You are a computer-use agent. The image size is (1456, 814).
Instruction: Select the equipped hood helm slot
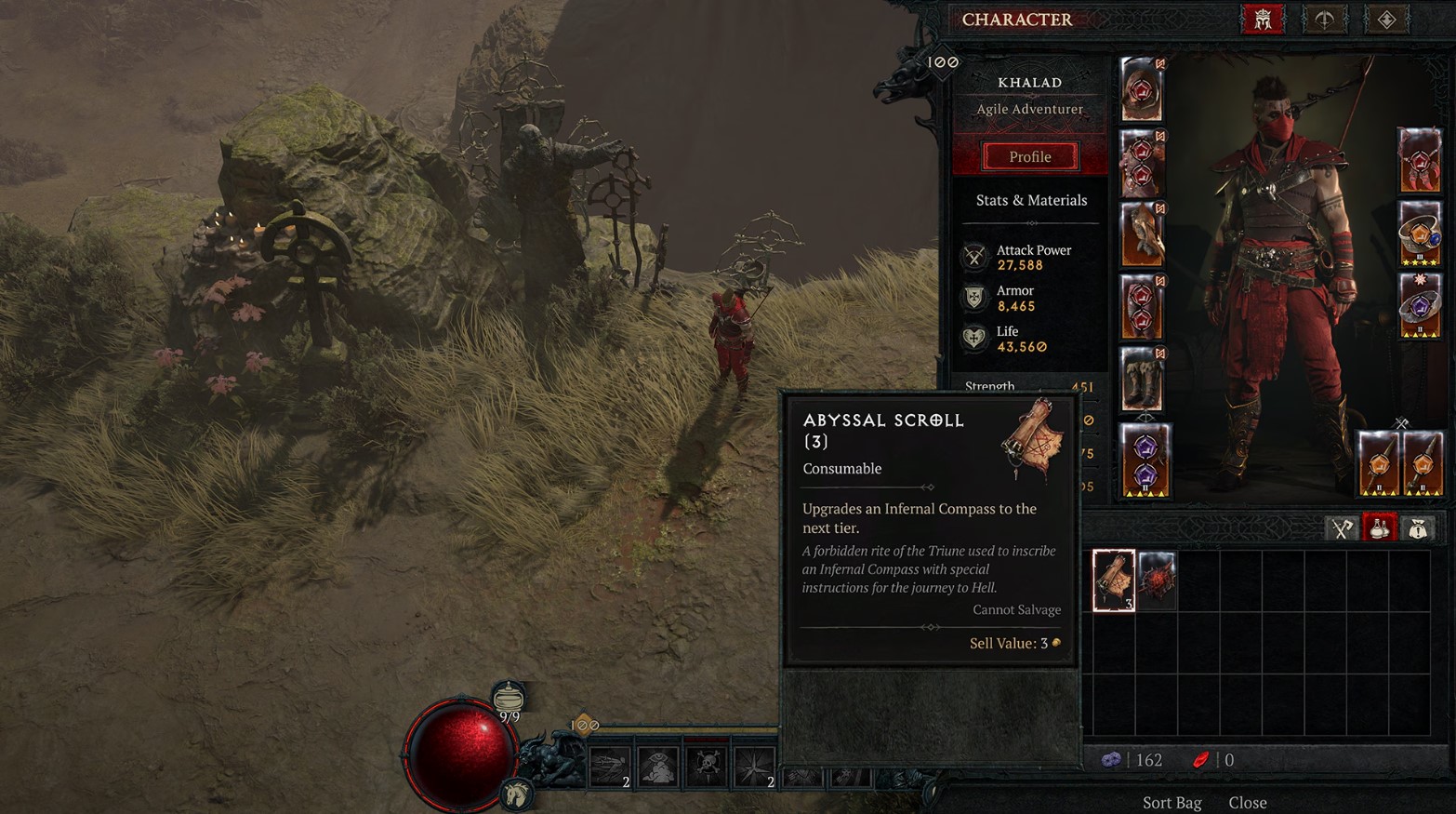(1142, 89)
